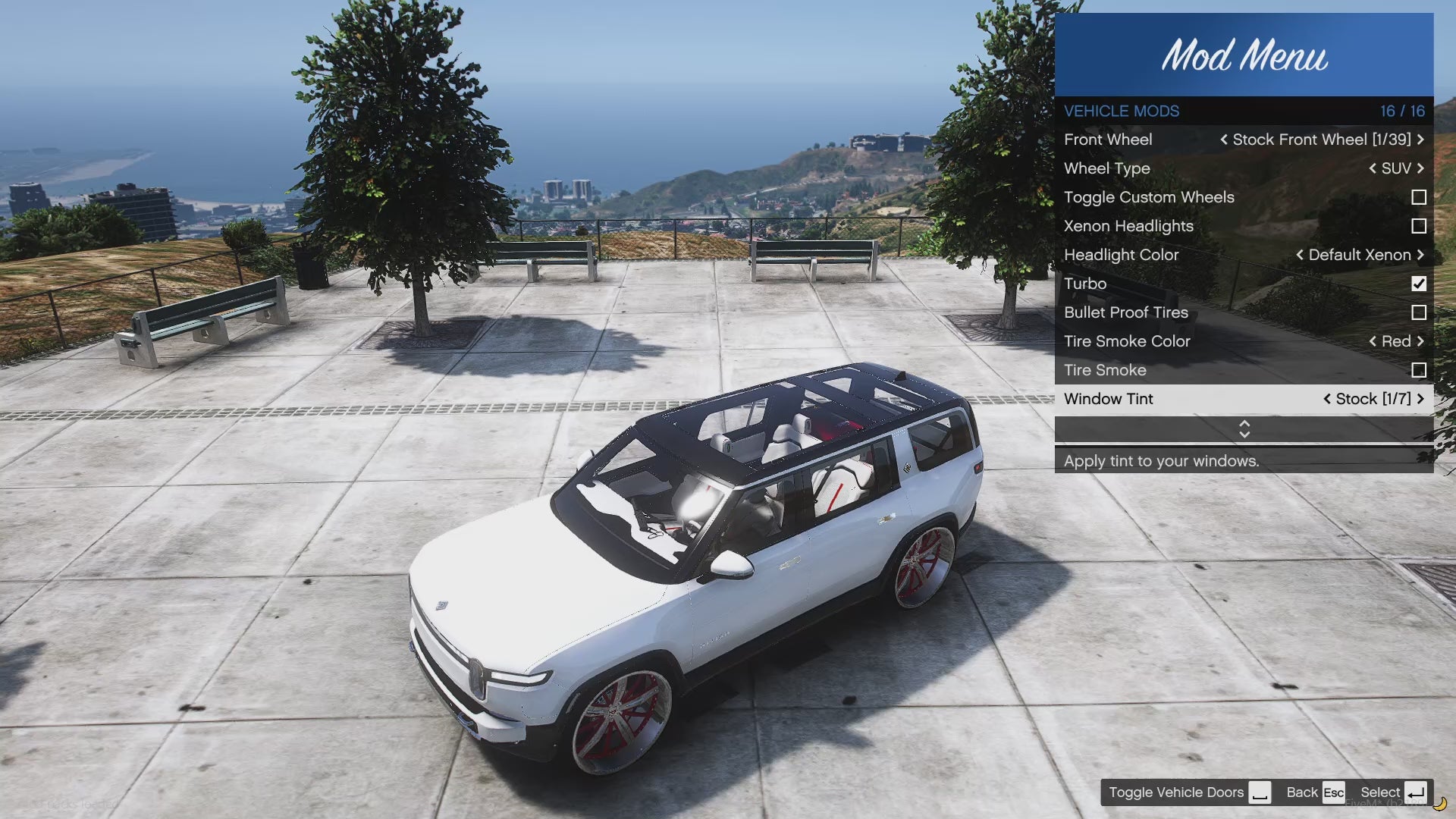Screen dimensions: 1456x819
Task: Choose previous Window Tint with left arrow
Action: click(1327, 399)
